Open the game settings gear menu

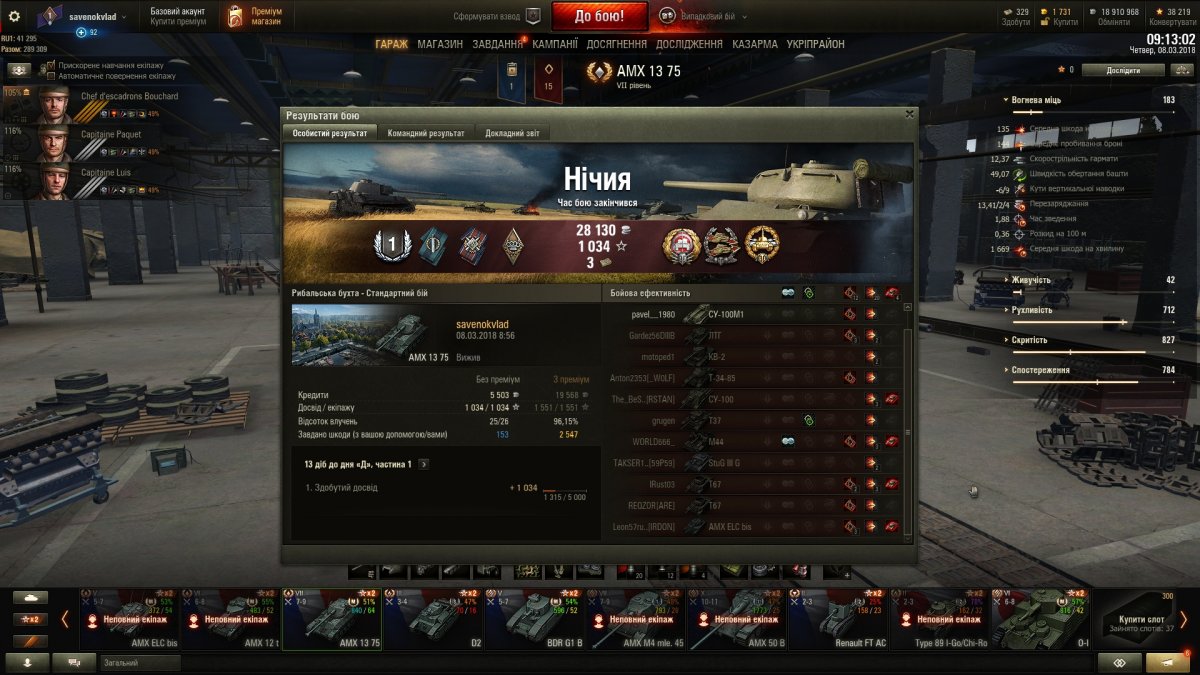click(x=14, y=16)
